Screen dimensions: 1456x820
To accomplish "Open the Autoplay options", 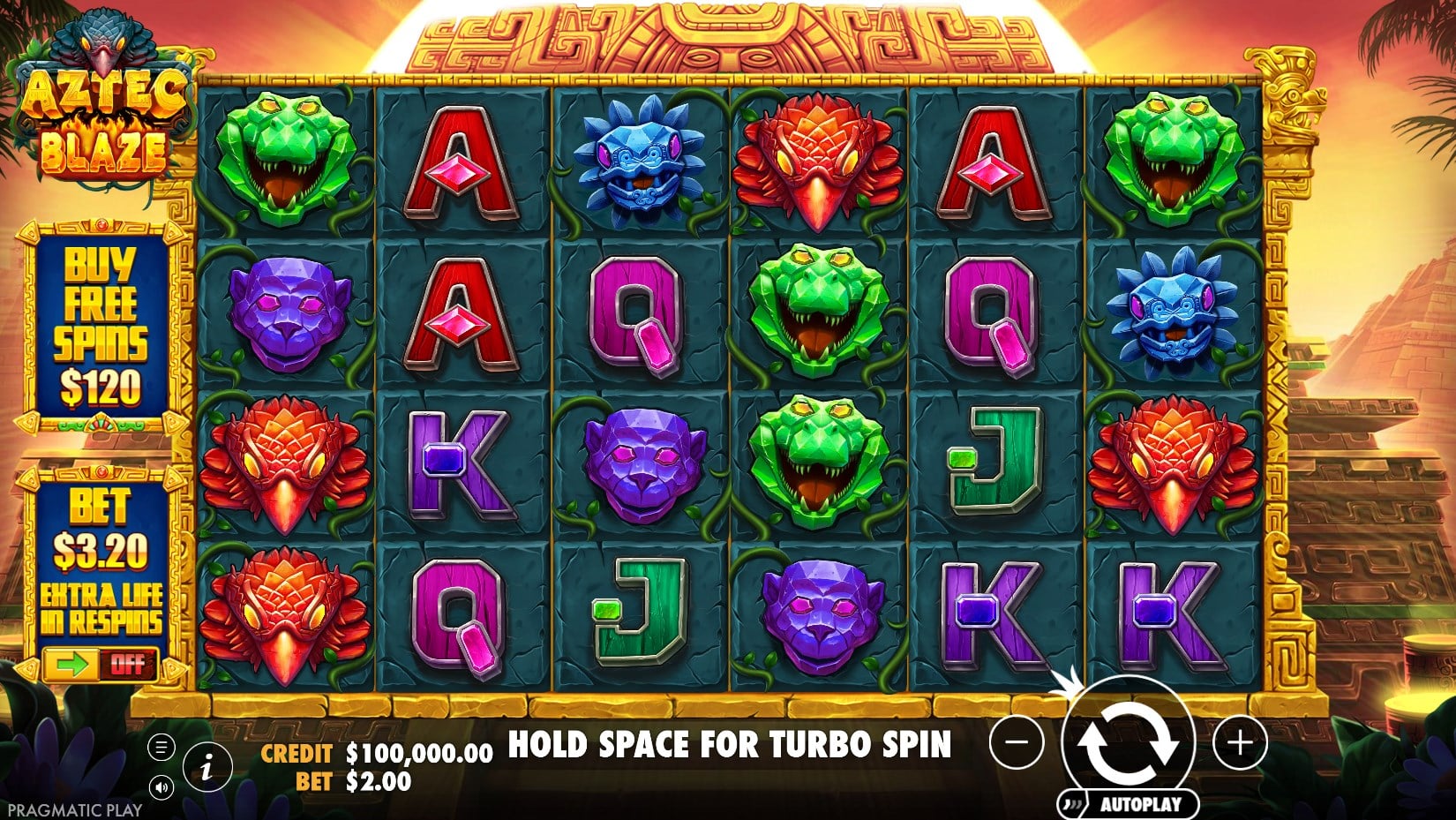I will coord(1138,804).
